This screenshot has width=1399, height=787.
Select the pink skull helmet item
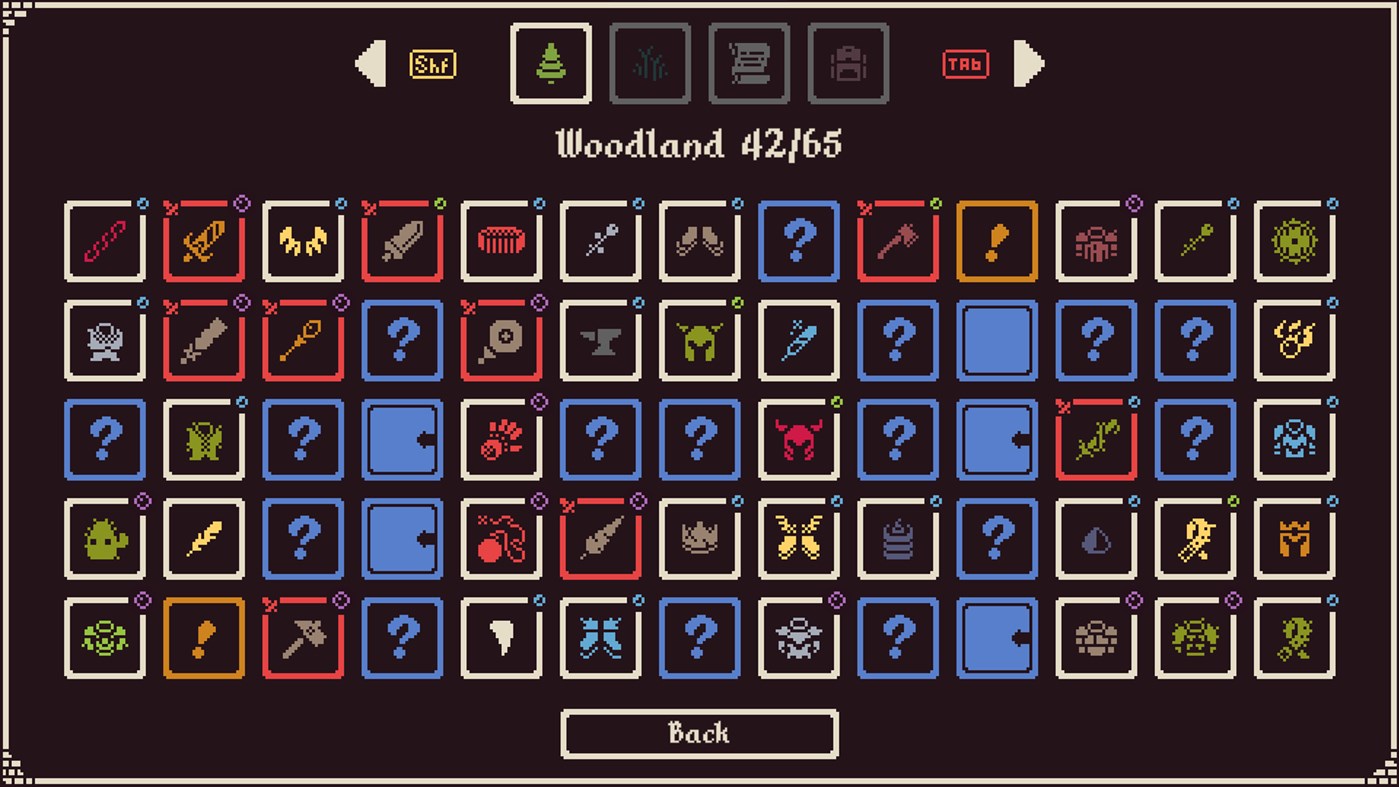pyautogui.click(x=798, y=440)
